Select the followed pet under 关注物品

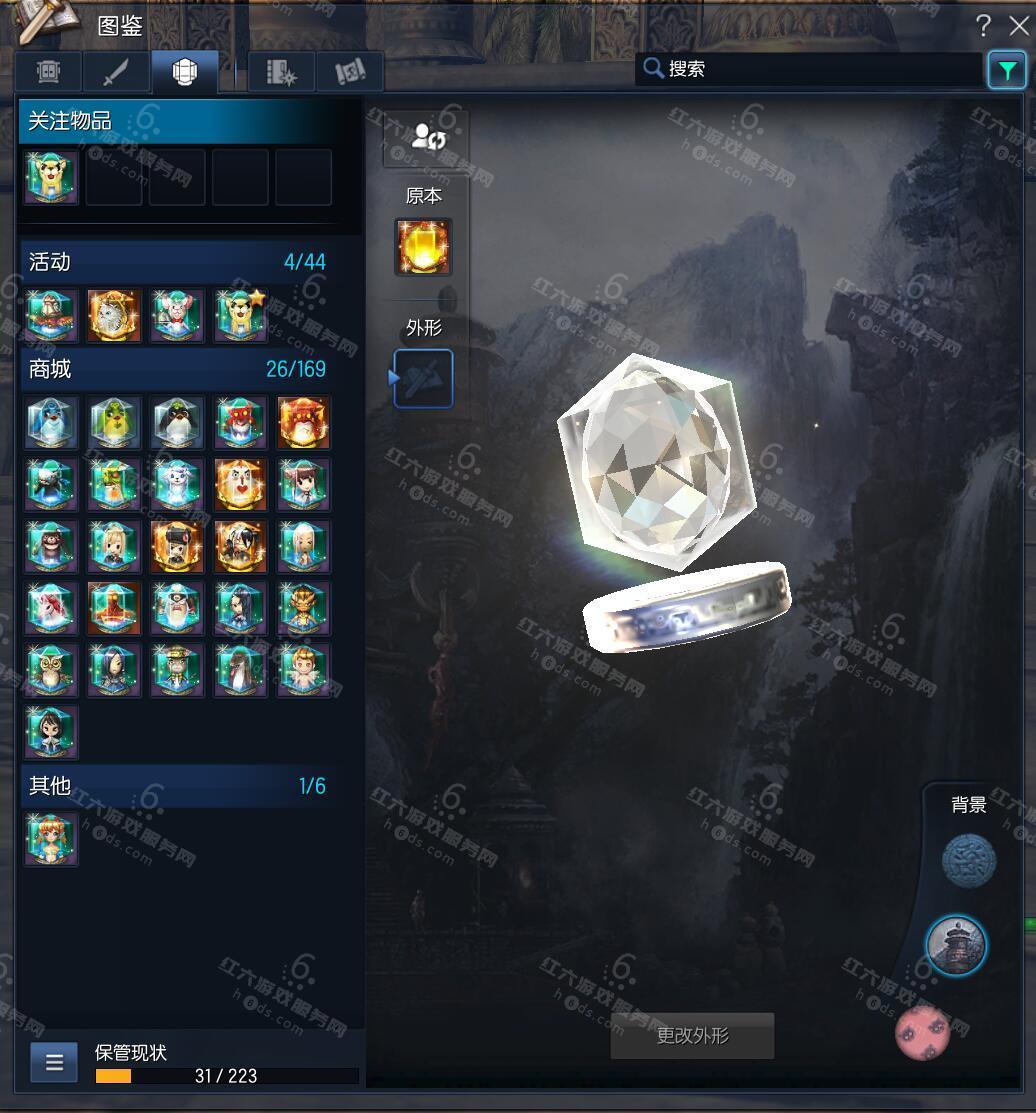coord(51,178)
